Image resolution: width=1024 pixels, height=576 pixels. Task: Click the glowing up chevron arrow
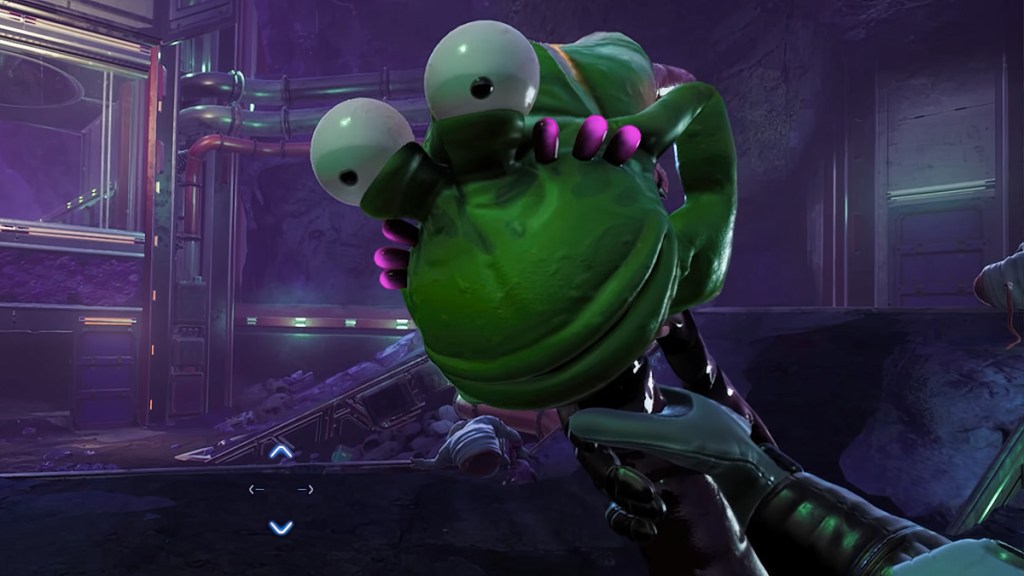click(x=282, y=453)
